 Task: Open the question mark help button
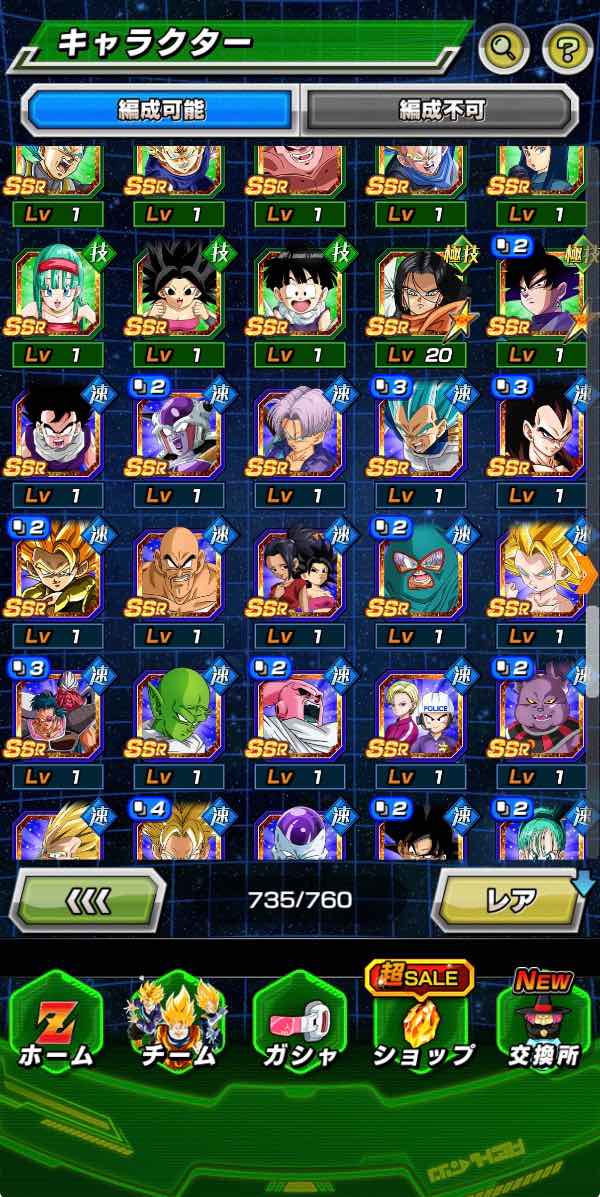[x=568, y=47]
